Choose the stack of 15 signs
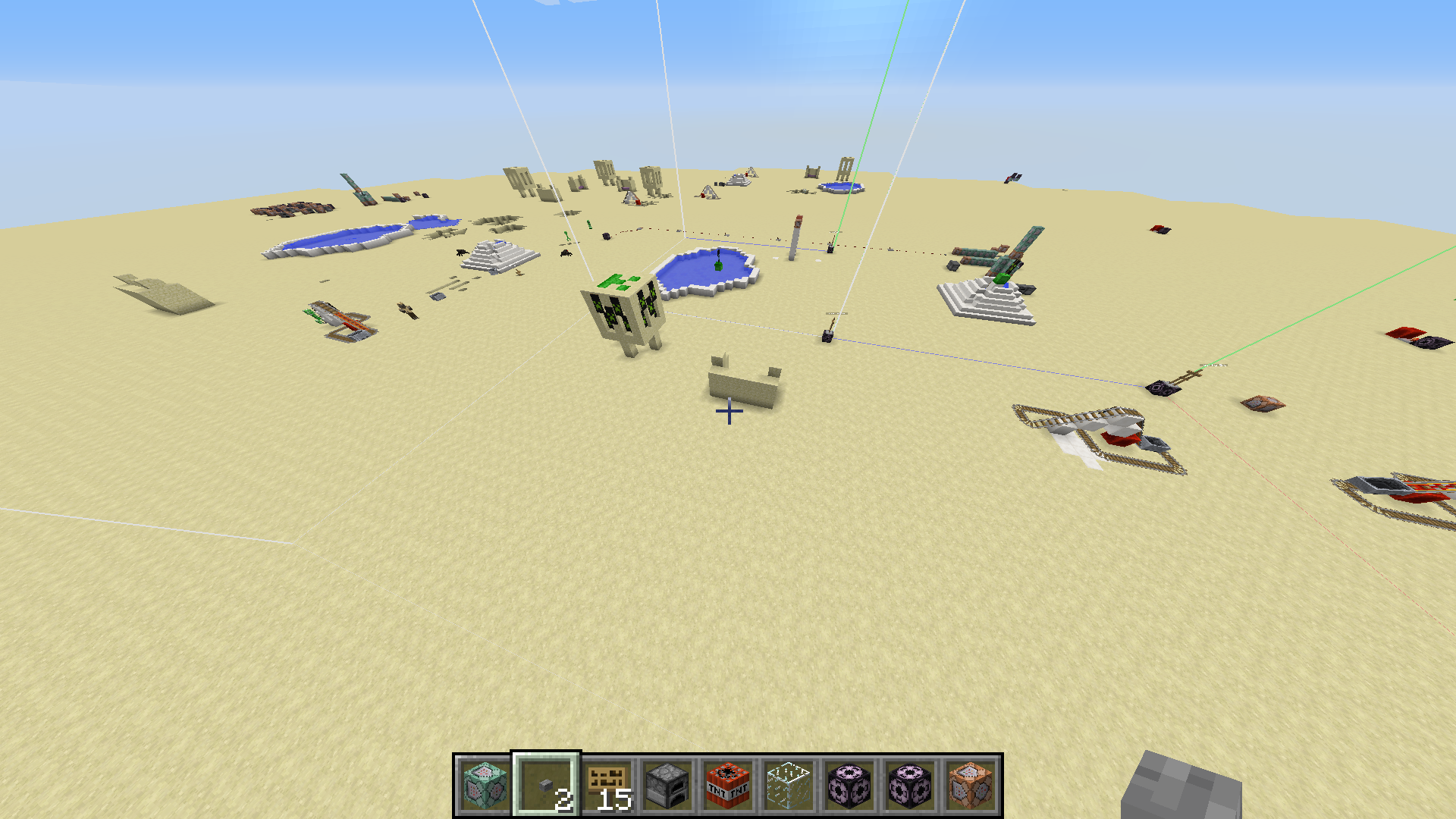This screenshot has width=1456, height=819. click(x=607, y=785)
